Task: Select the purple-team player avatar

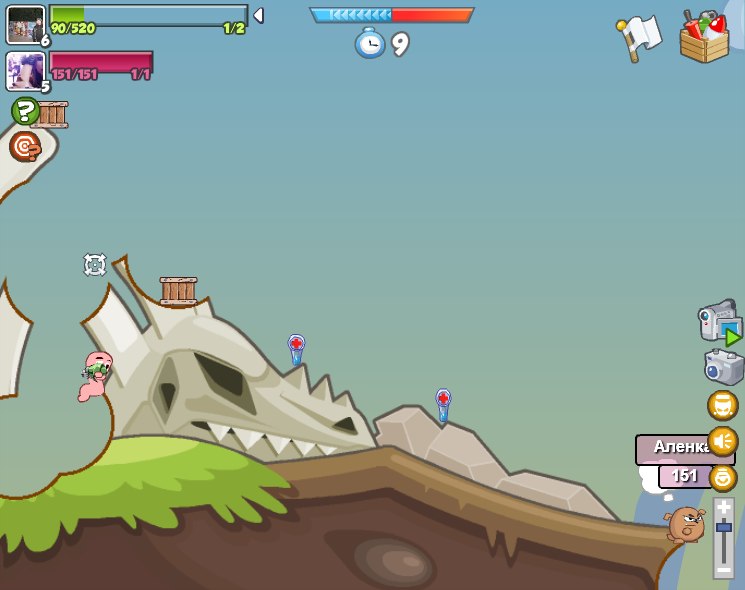Action: coord(25,70)
